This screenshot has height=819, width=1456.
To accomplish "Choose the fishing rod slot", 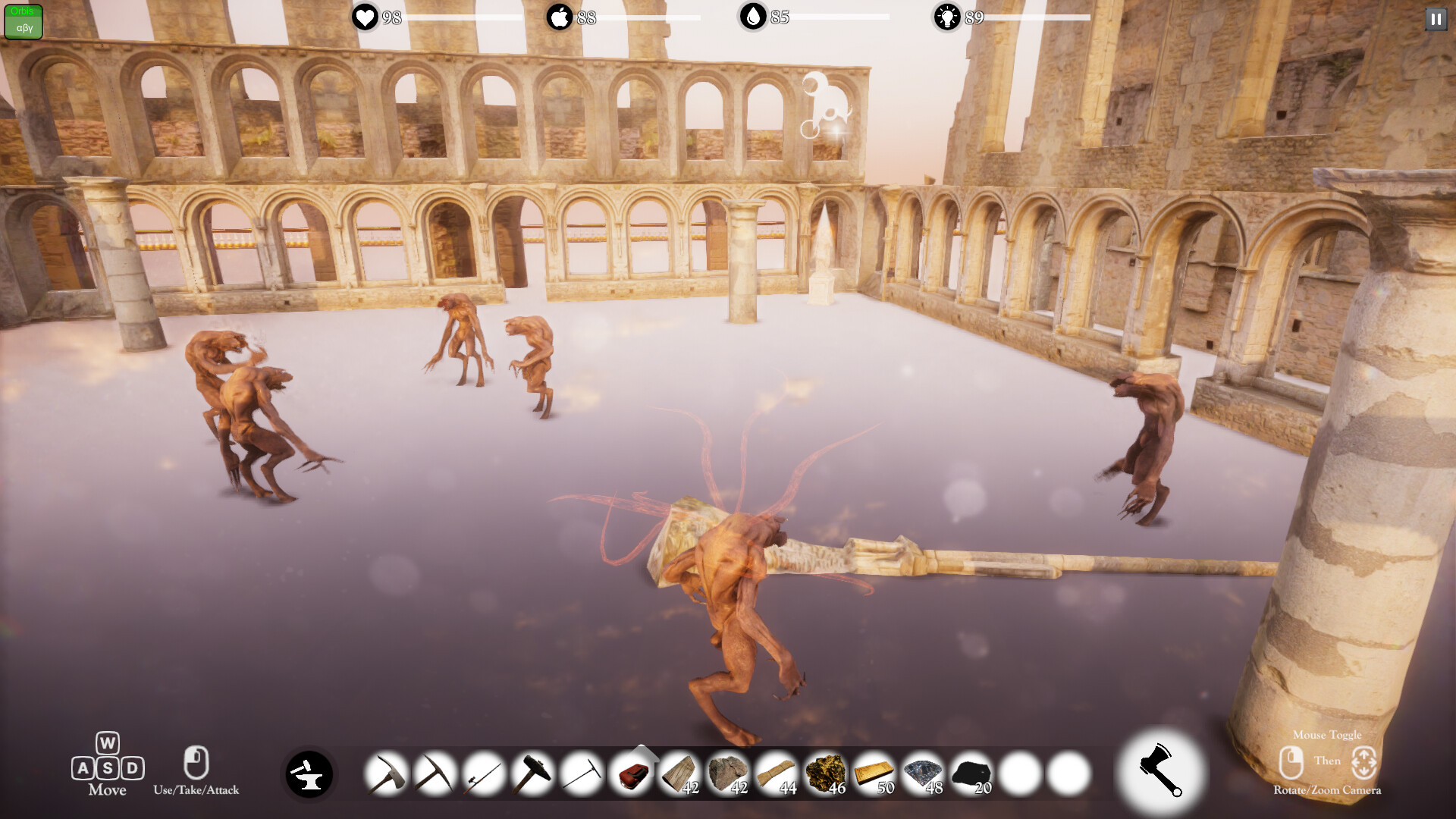I will [484, 774].
